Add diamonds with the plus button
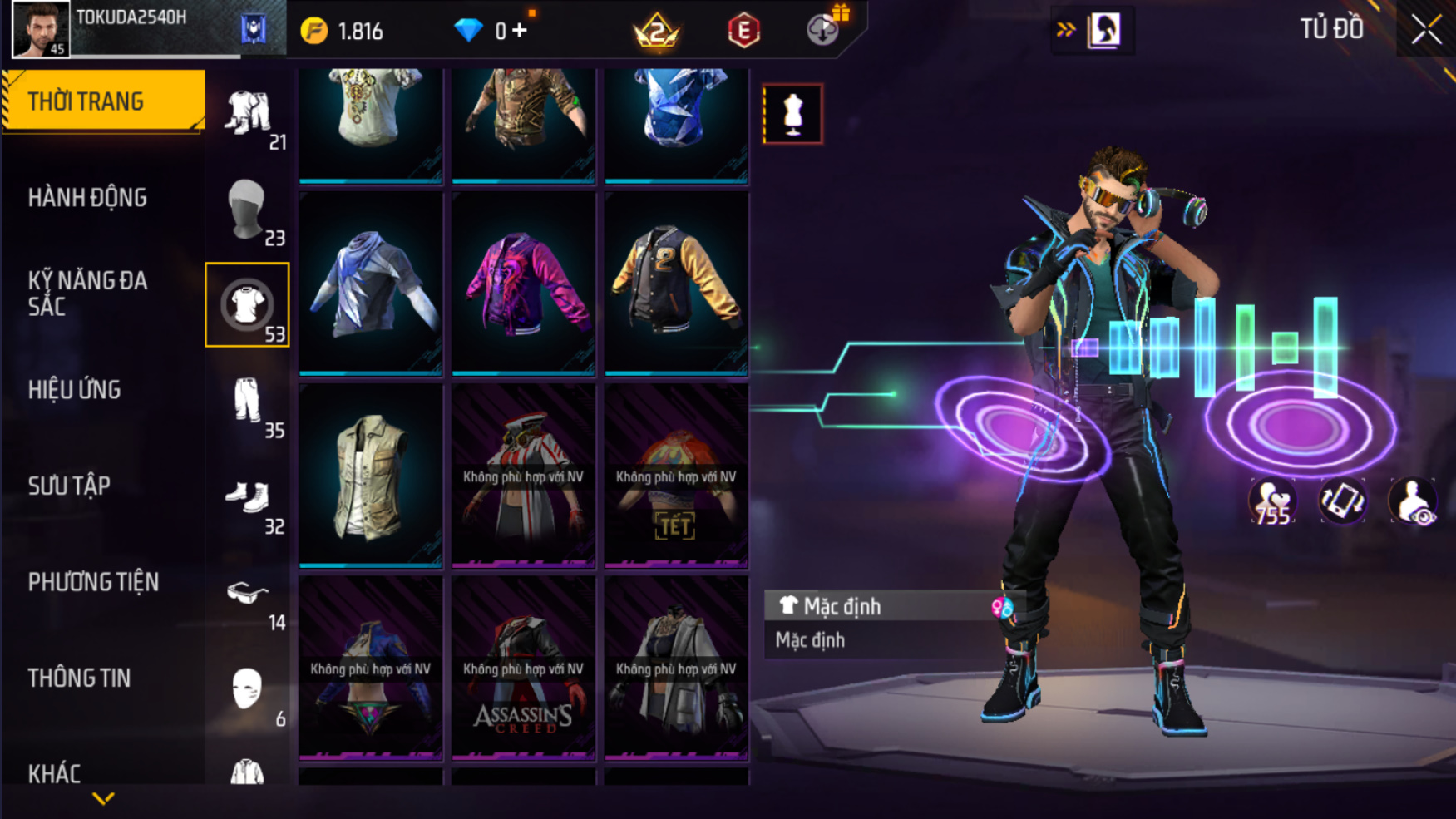 click(521, 31)
